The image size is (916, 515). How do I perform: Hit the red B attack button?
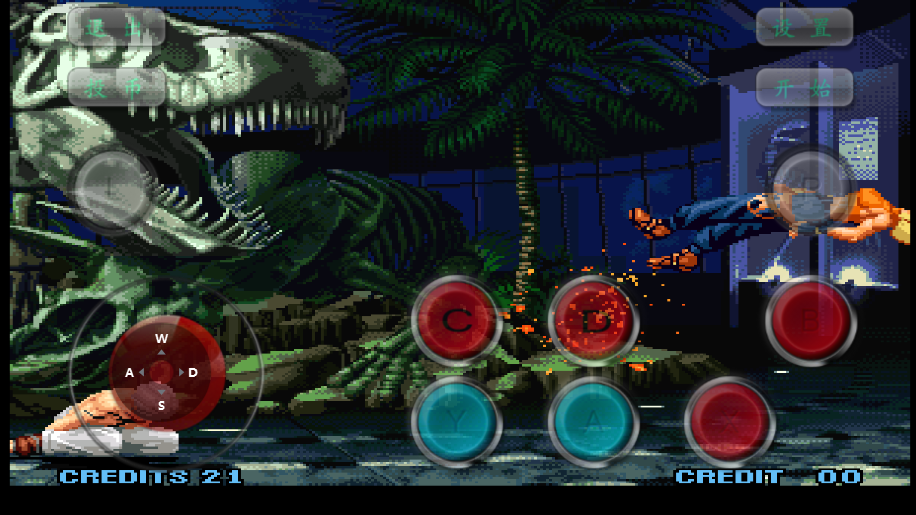810,320
